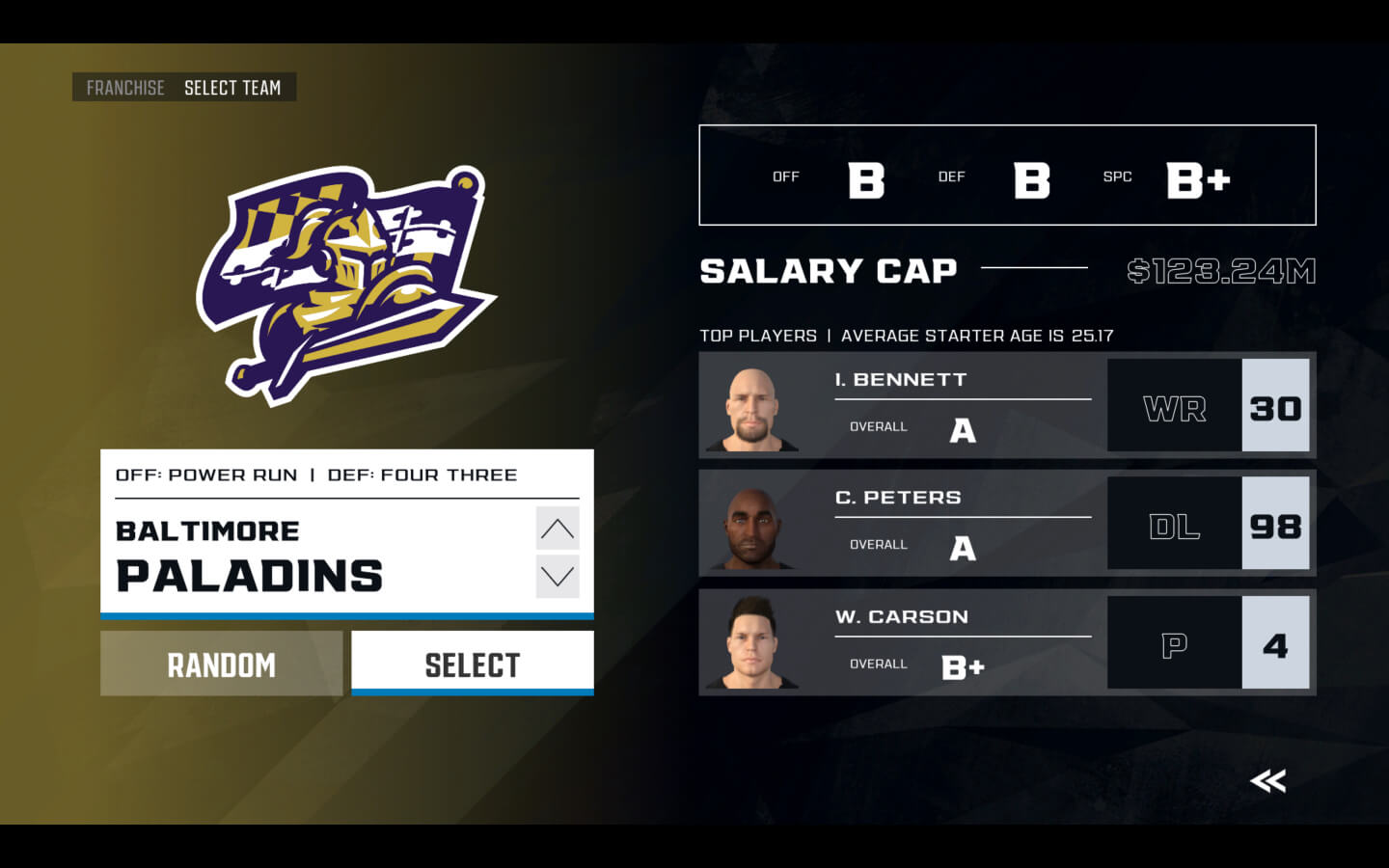Cycle to previous team with up arrow
The height and width of the screenshot is (868, 1389).
(x=558, y=529)
